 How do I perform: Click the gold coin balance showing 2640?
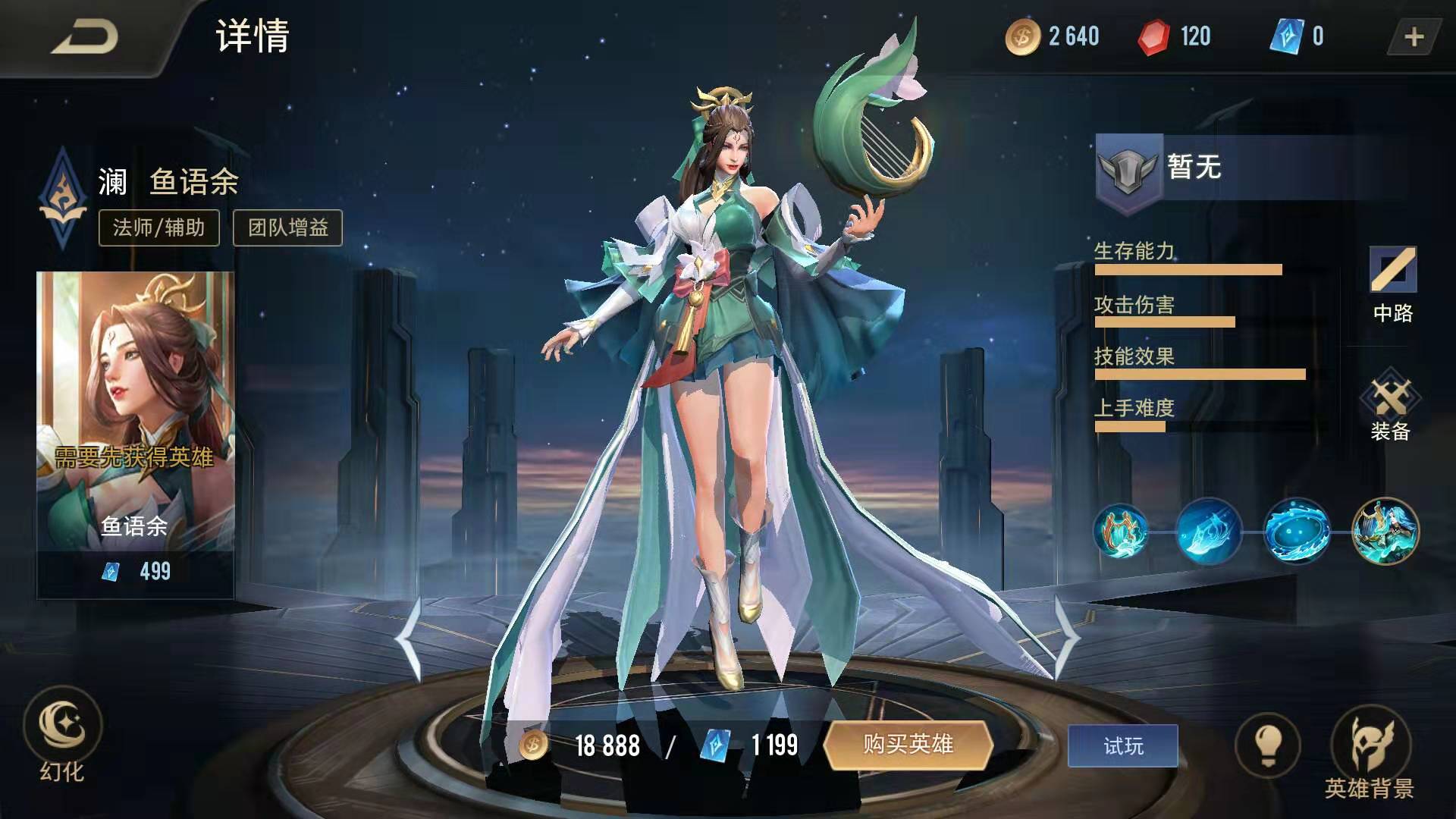(1057, 35)
